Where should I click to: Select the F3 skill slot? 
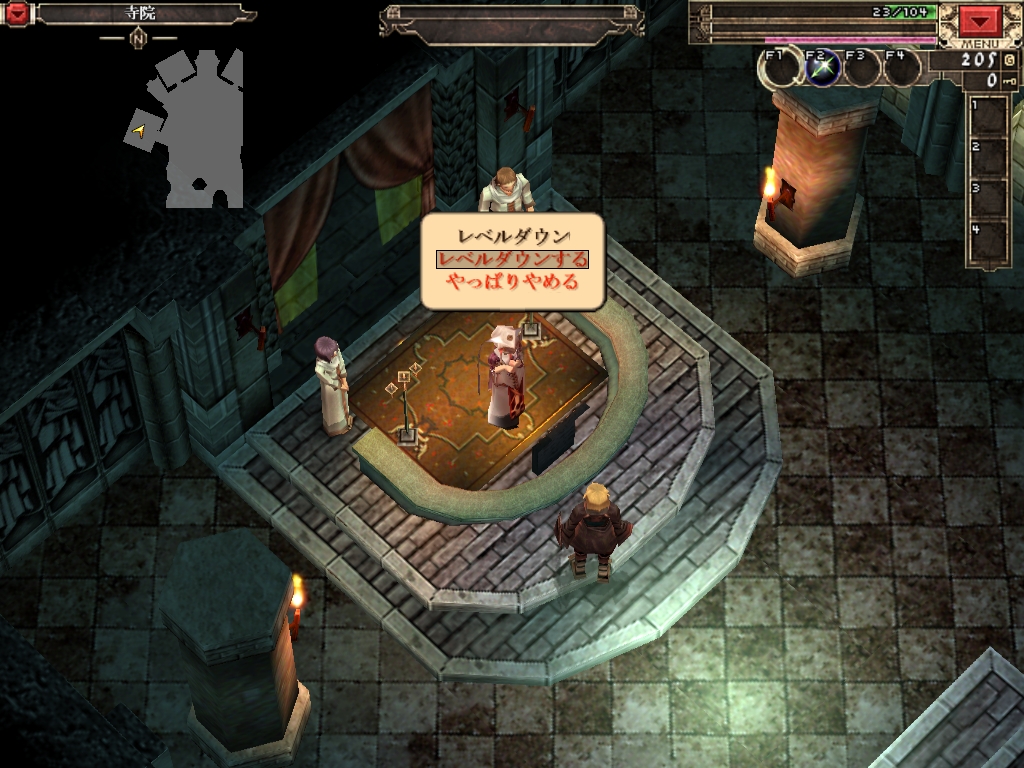[x=863, y=69]
